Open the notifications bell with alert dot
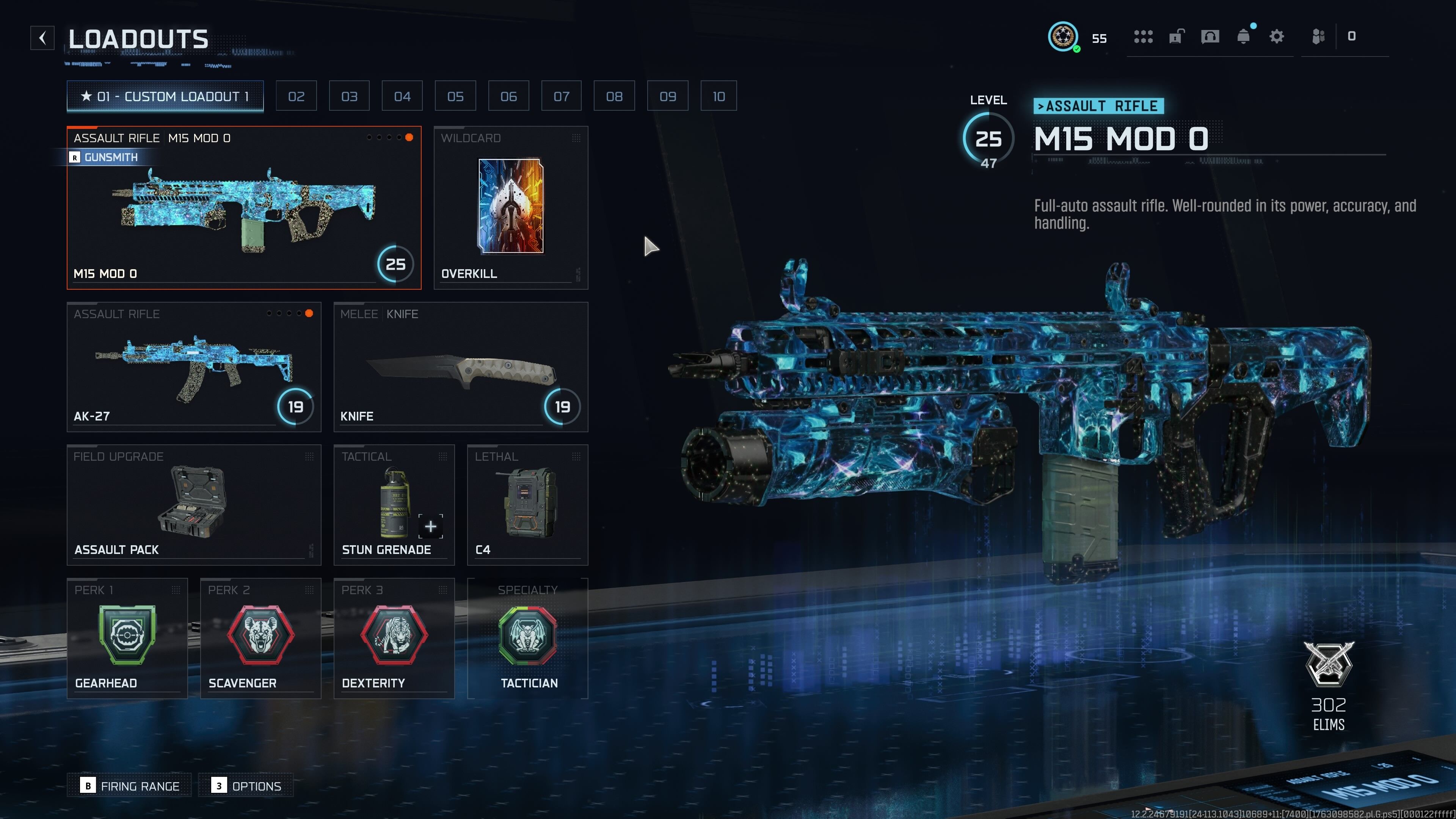1456x819 pixels. (x=1244, y=37)
